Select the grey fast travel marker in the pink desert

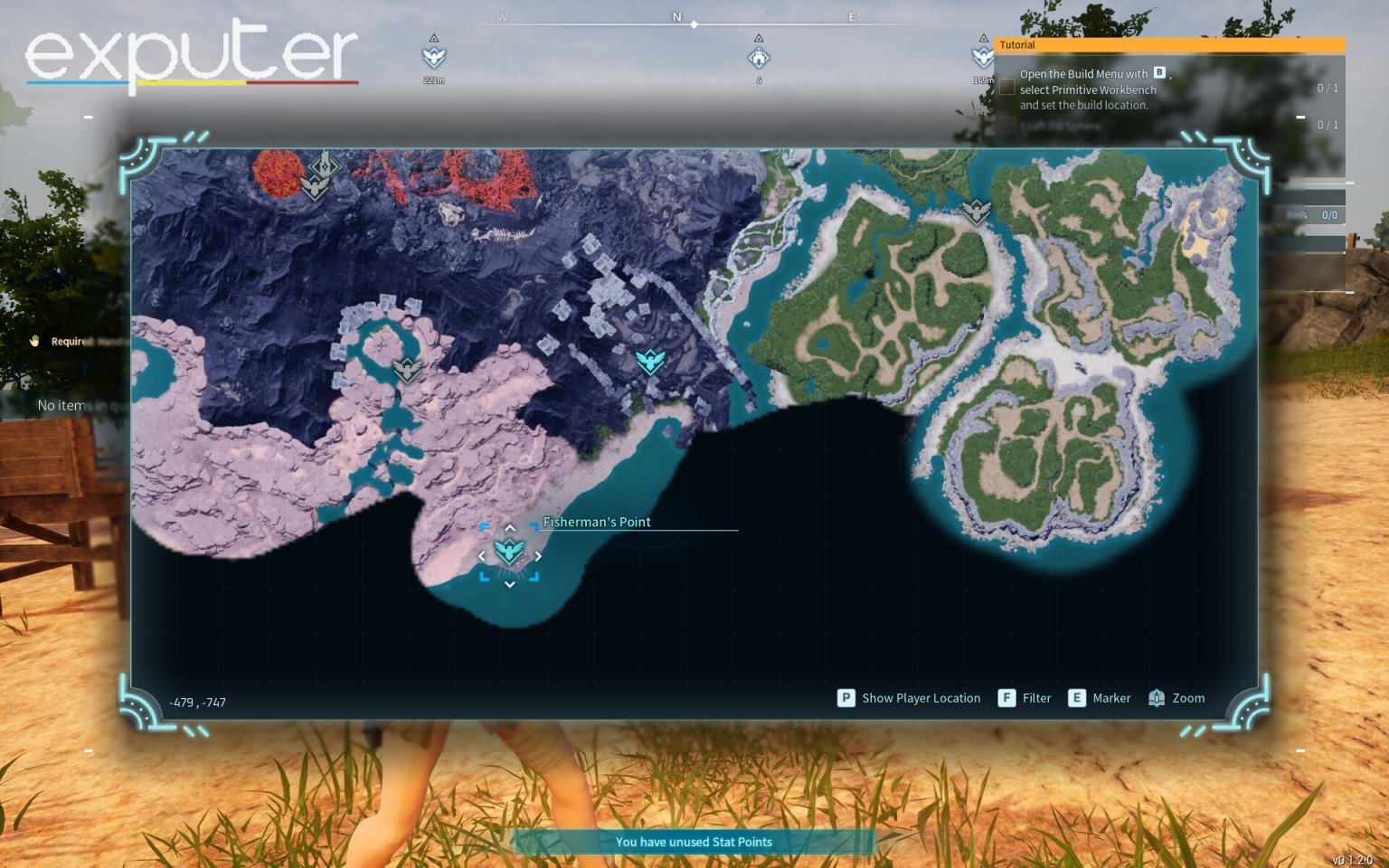click(408, 370)
